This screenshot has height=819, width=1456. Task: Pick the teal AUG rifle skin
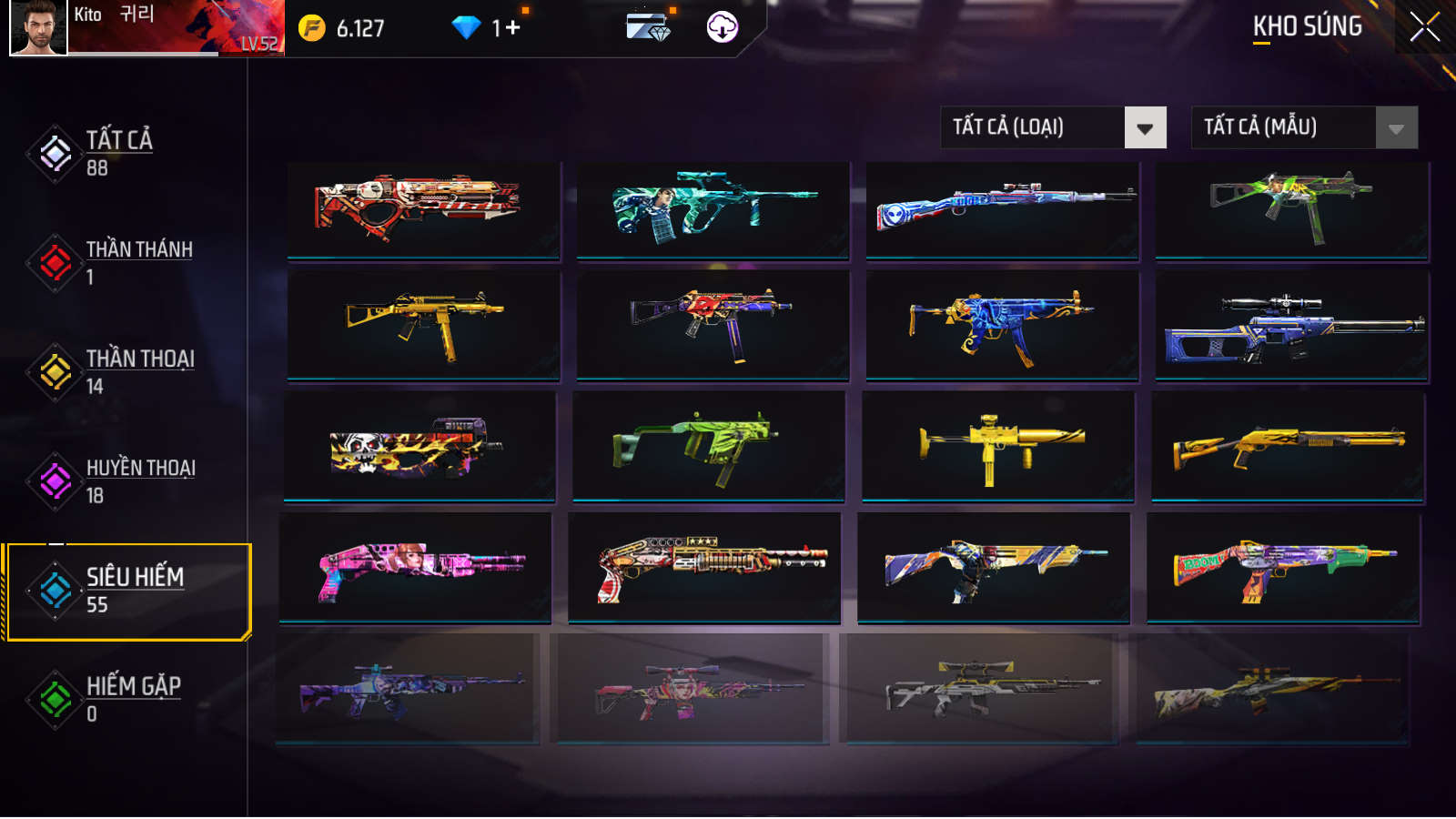point(713,210)
